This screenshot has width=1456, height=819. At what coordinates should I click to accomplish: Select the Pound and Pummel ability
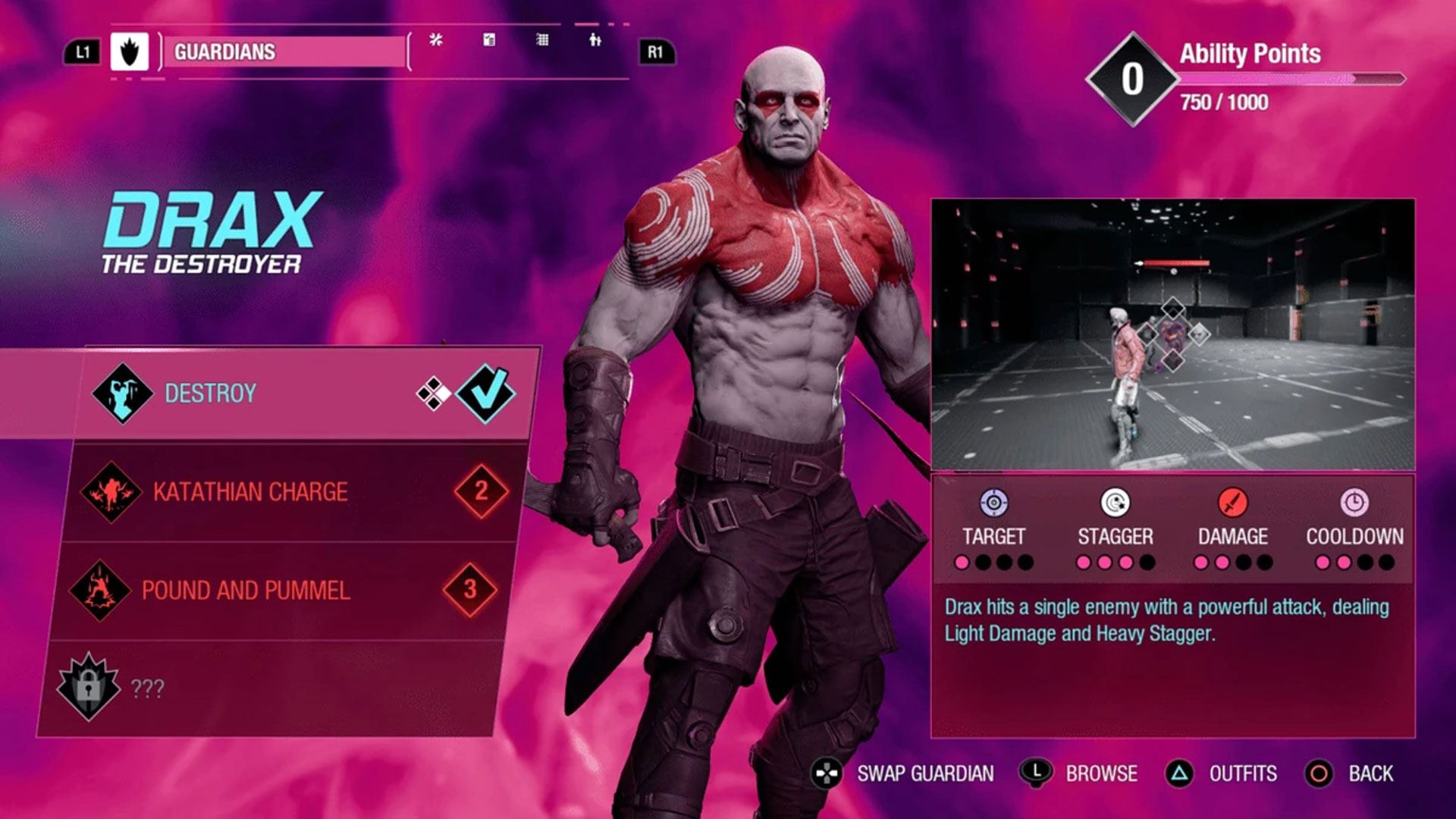(x=281, y=590)
